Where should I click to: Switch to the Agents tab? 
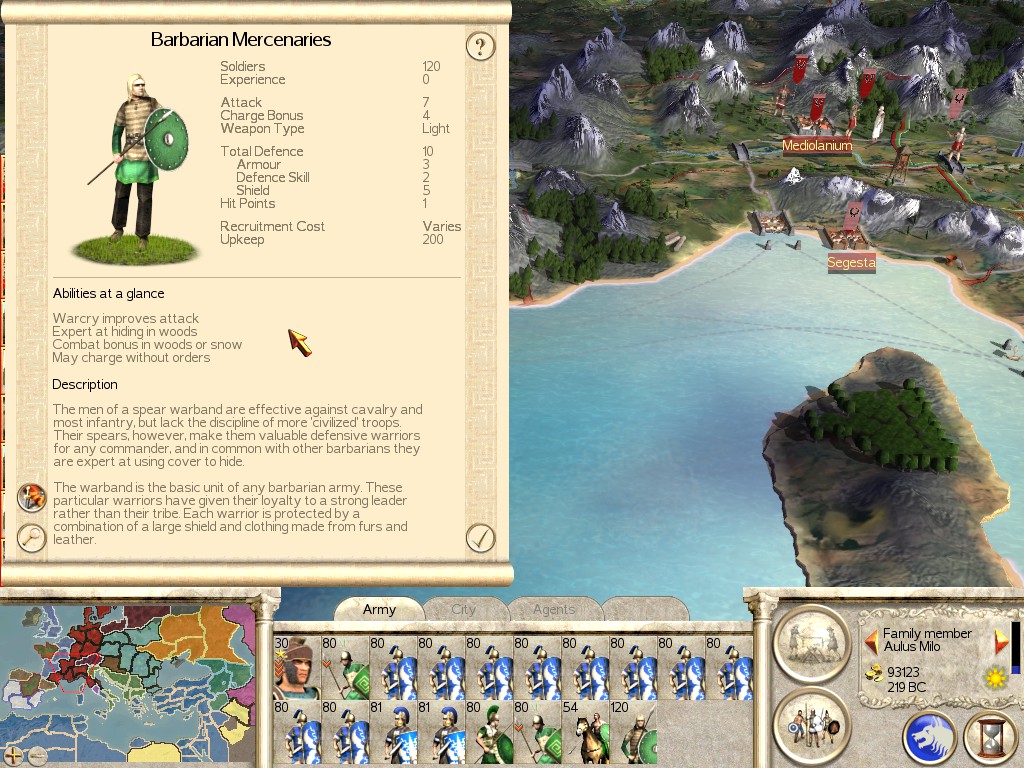[x=553, y=609]
